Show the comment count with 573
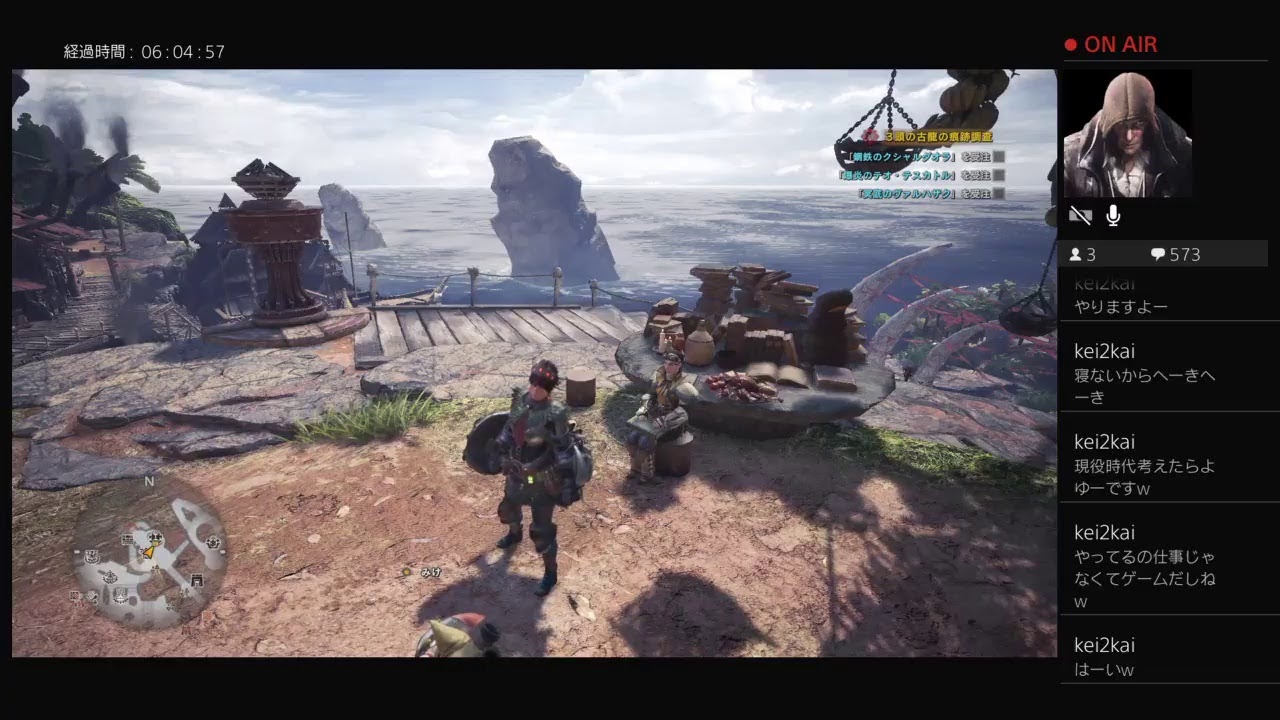Image resolution: width=1280 pixels, height=720 pixels. click(x=1176, y=255)
